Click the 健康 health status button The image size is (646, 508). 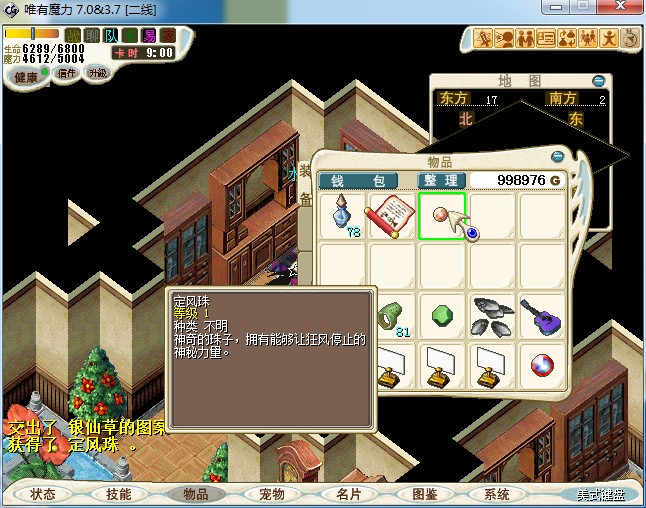pyautogui.click(x=25, y=77)
